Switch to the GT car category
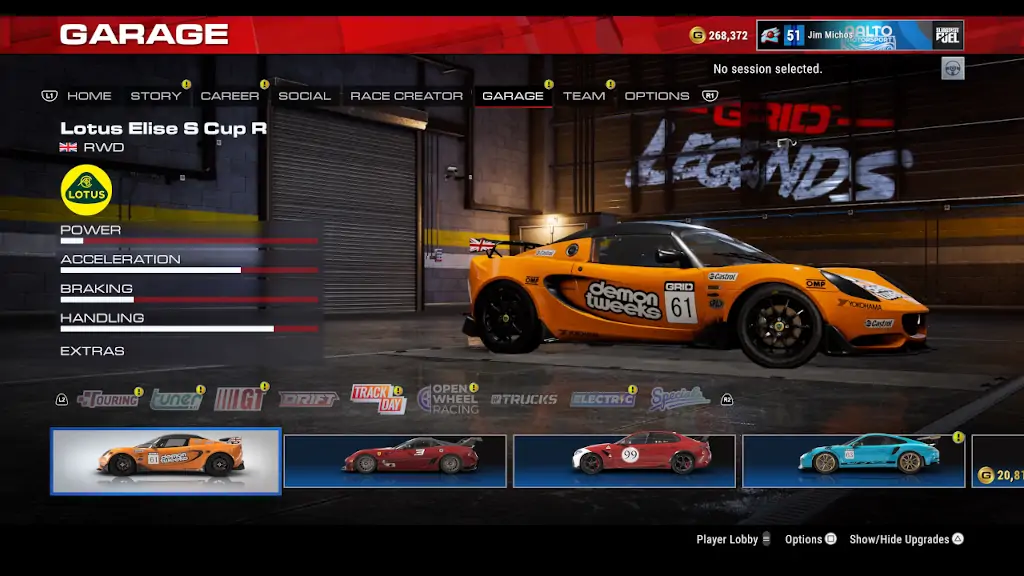This screenshot has height=576, width=1024. 240,399
